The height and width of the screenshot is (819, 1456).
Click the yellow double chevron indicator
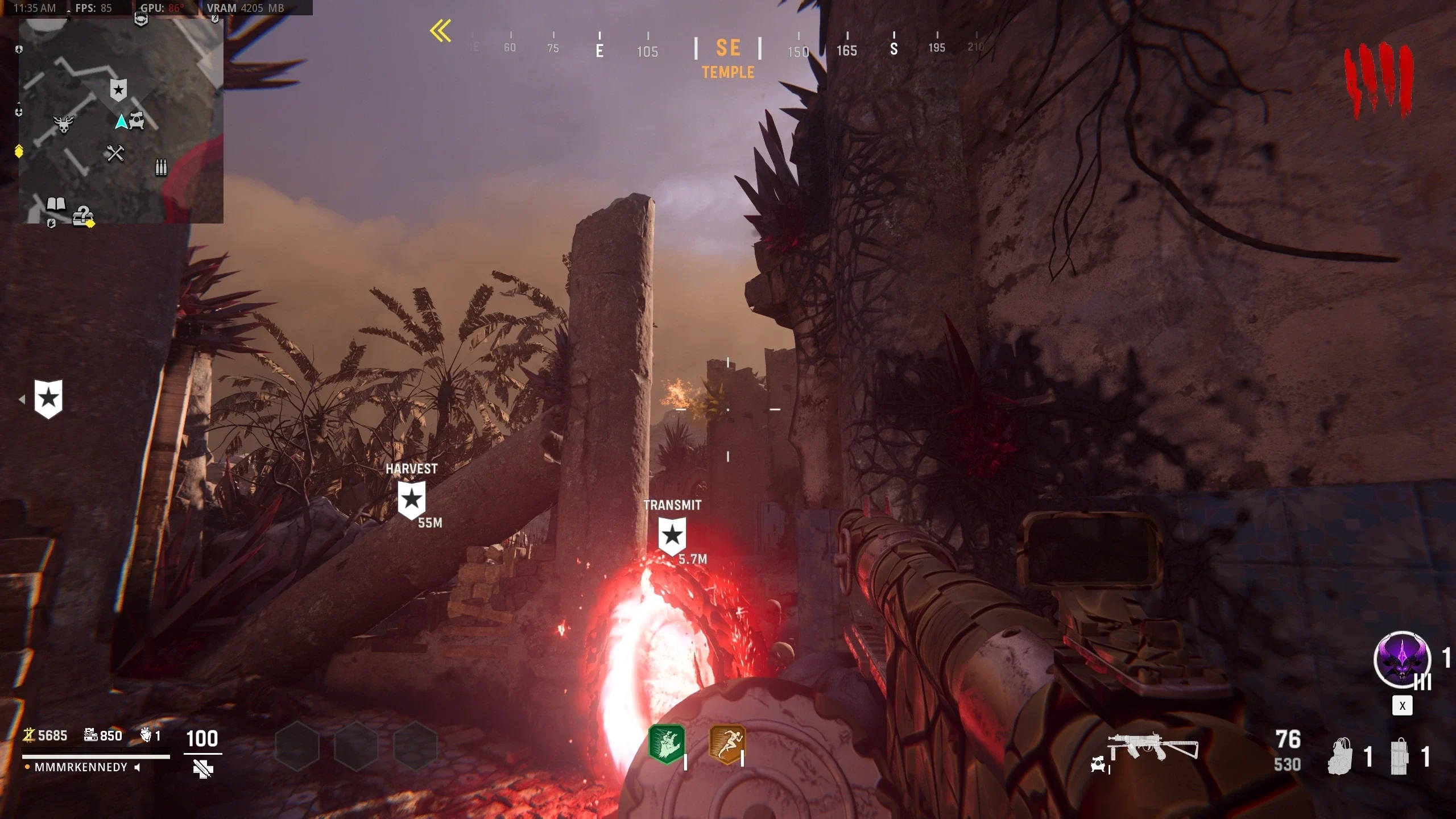pyautogui.click(x=441, y=31)
